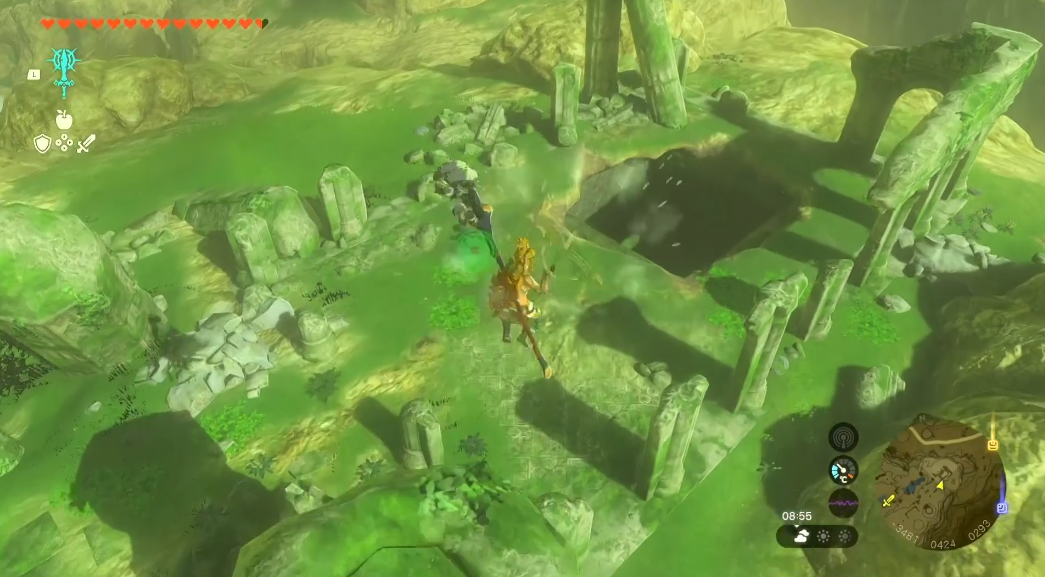Click the shrine sensor signal icon
Image resolution: width=1045 pixels, height=577 pixels.
click(843, 437)
